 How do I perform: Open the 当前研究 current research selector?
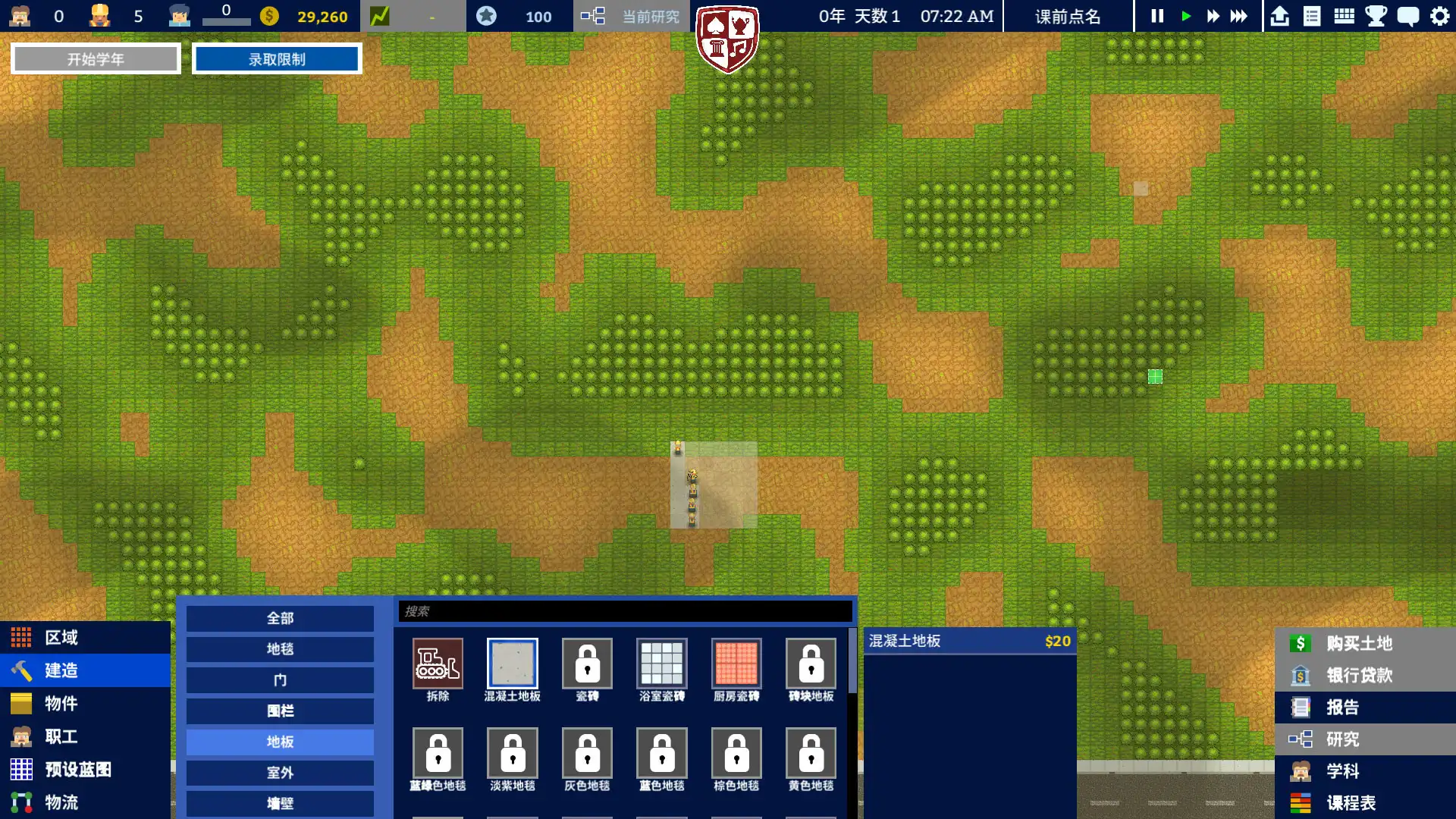tap(648, 16)
